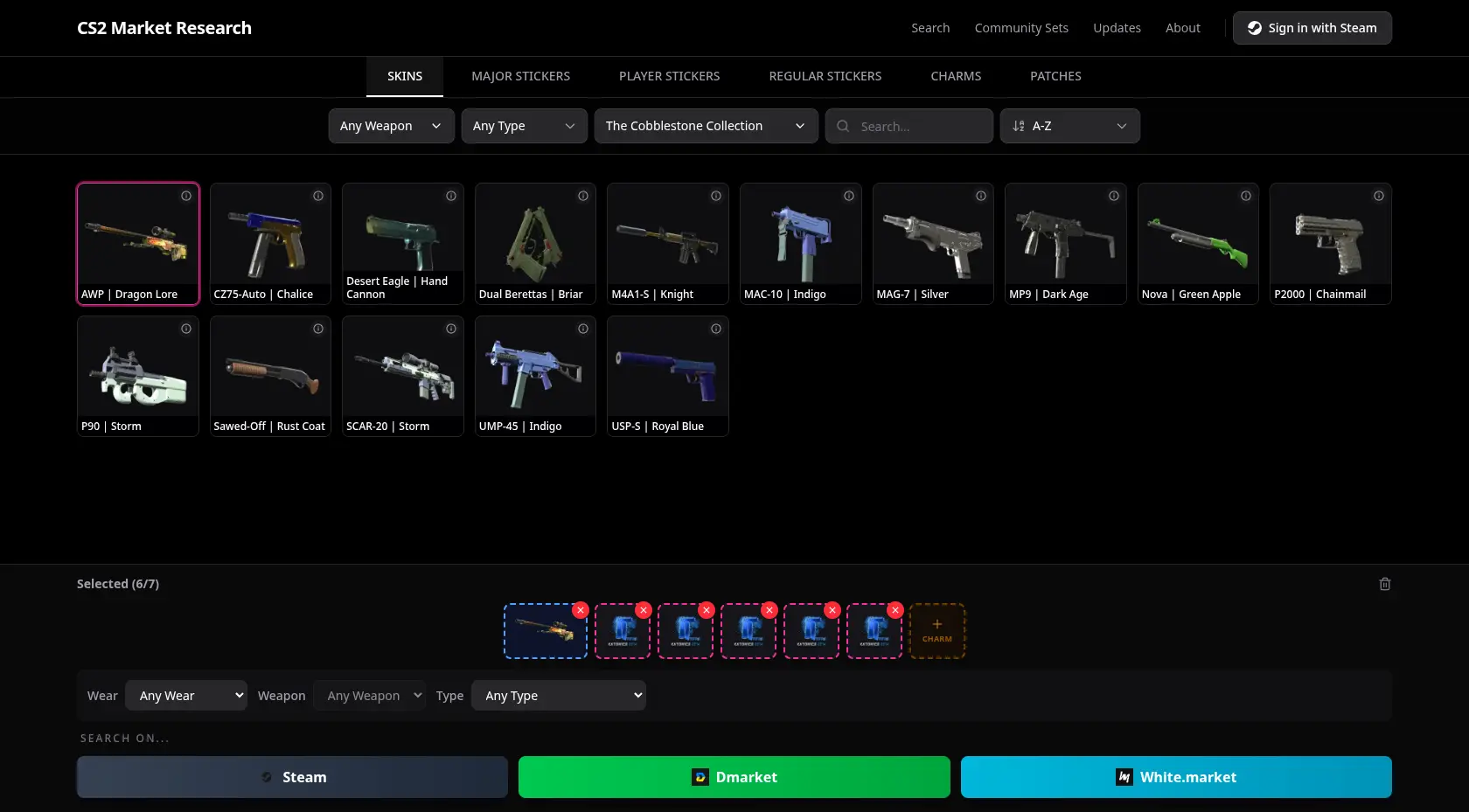Sign in with Steam
Viewport: 1469px width, 812px height.
coord(1312,27)
